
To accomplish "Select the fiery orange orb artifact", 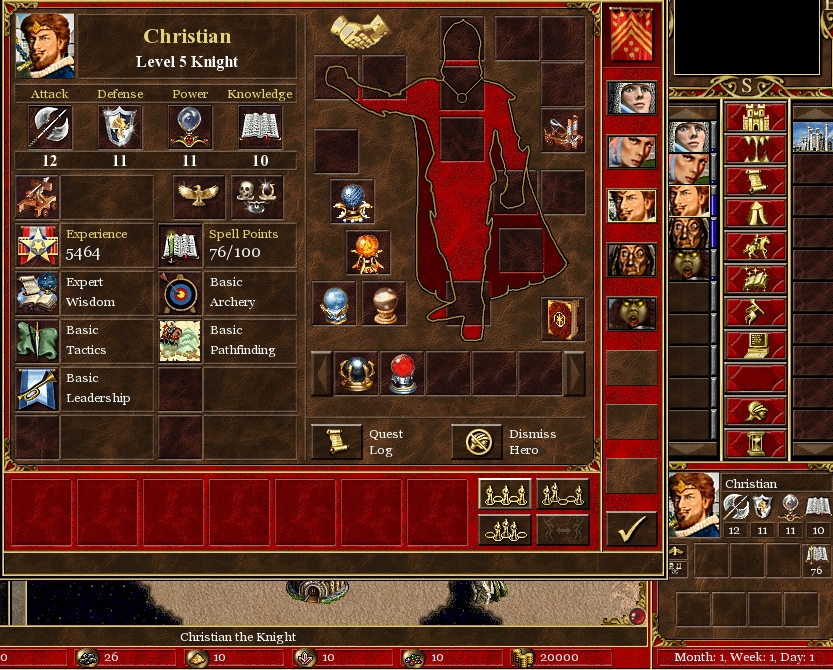I will click(368, 253).
